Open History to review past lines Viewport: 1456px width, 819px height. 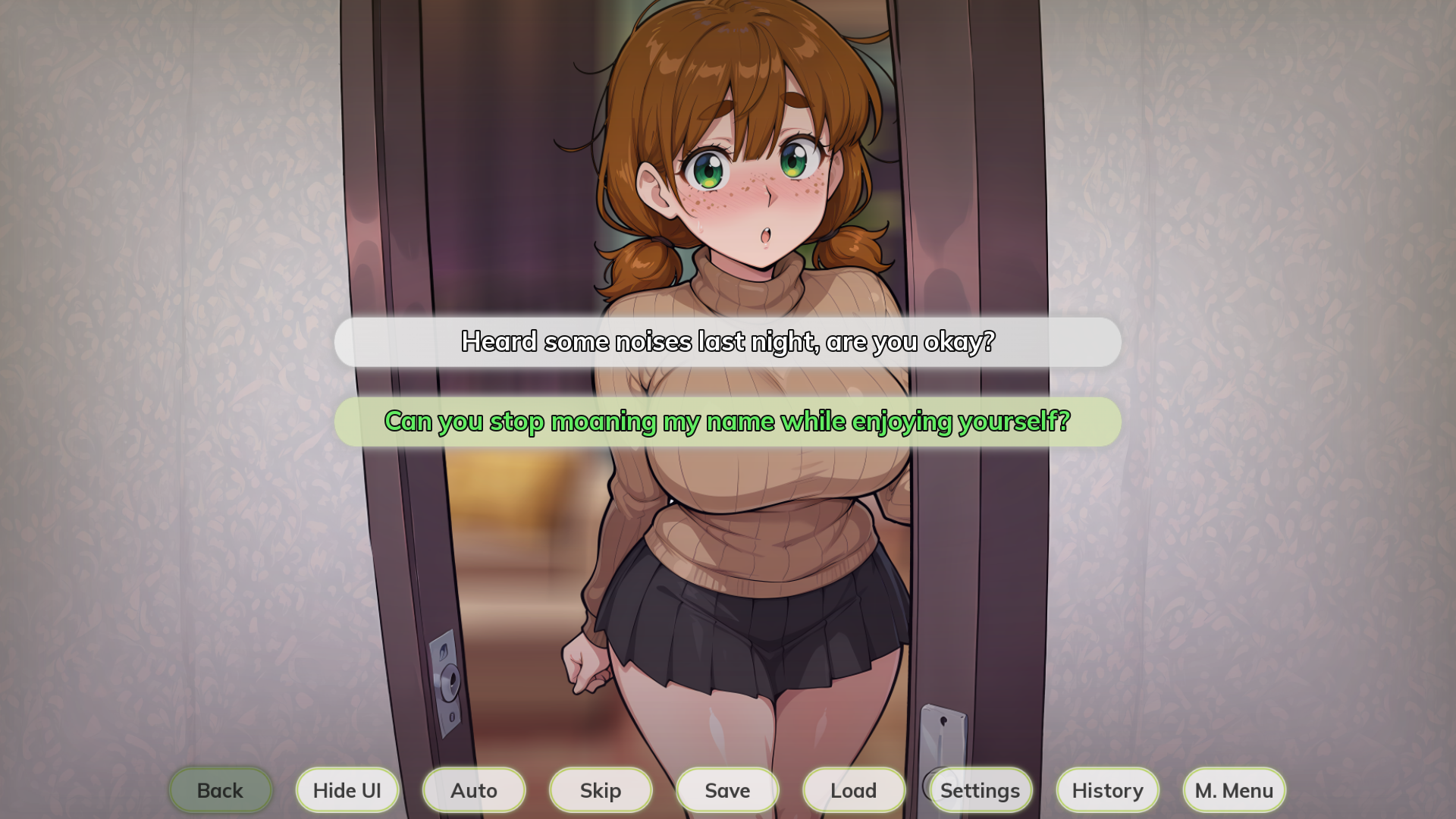click(x=1106, y=789)
